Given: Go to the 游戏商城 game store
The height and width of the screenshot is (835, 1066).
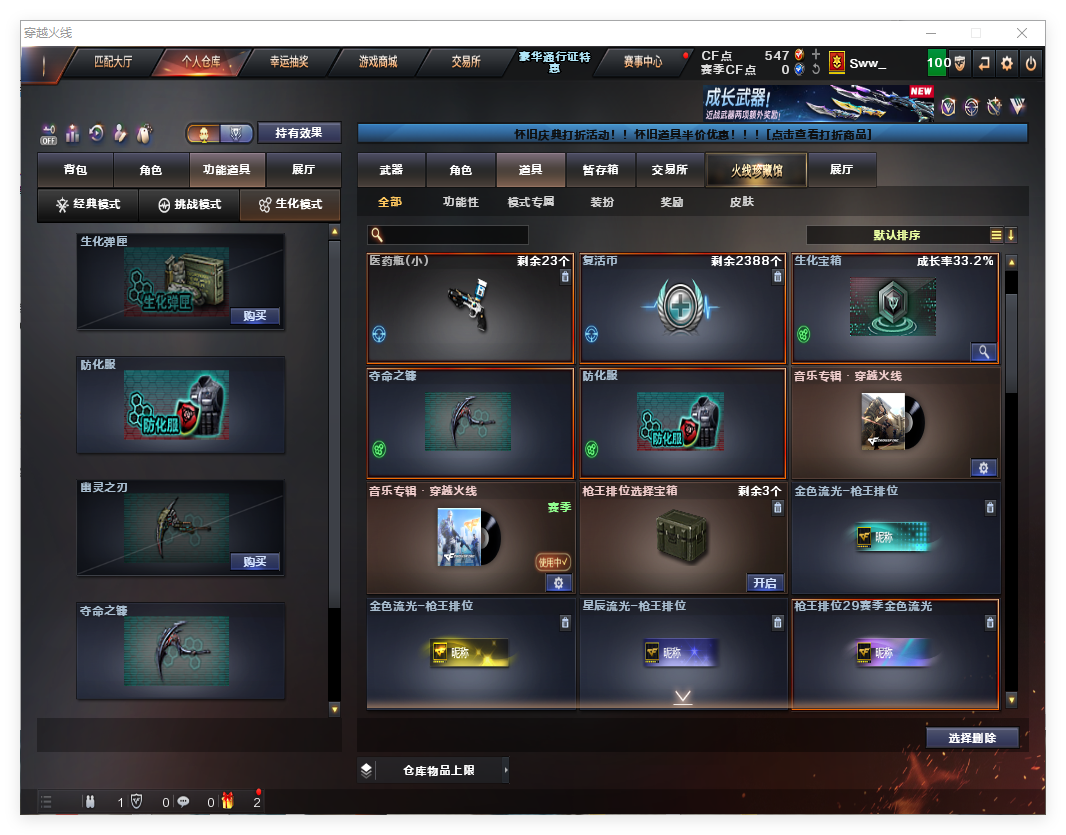Looking at the screenshot, I should tap(378, 62).
